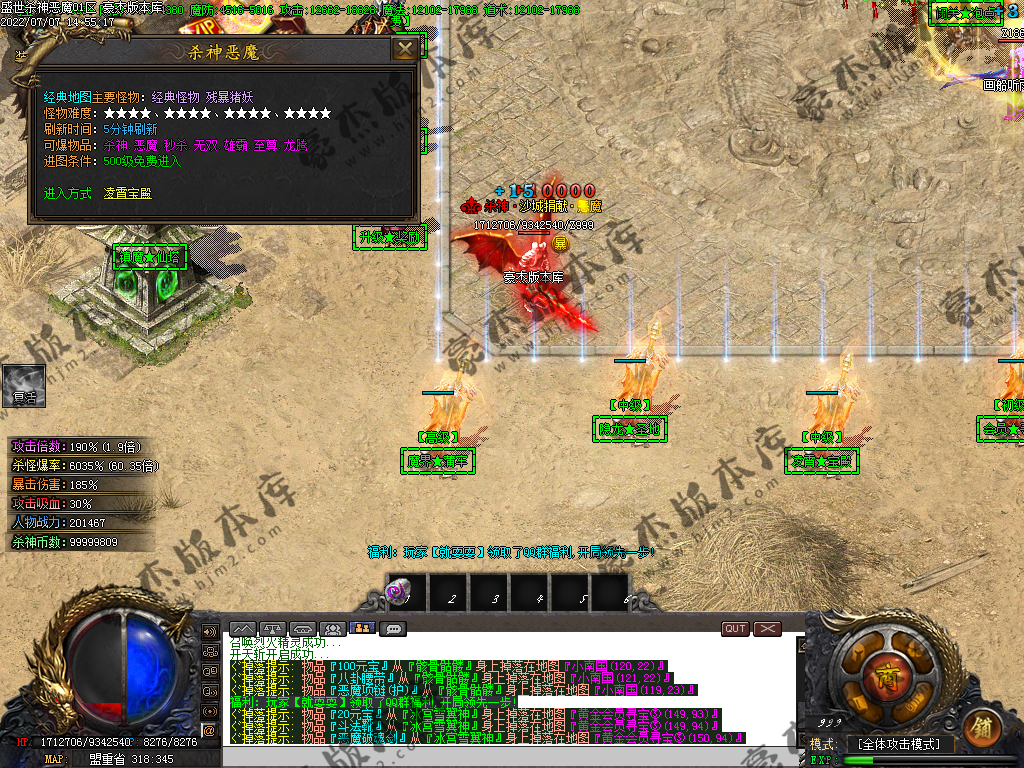Select the highlighted two-figures chat bar button
The image size is (1024, 768).
point(362,629)
